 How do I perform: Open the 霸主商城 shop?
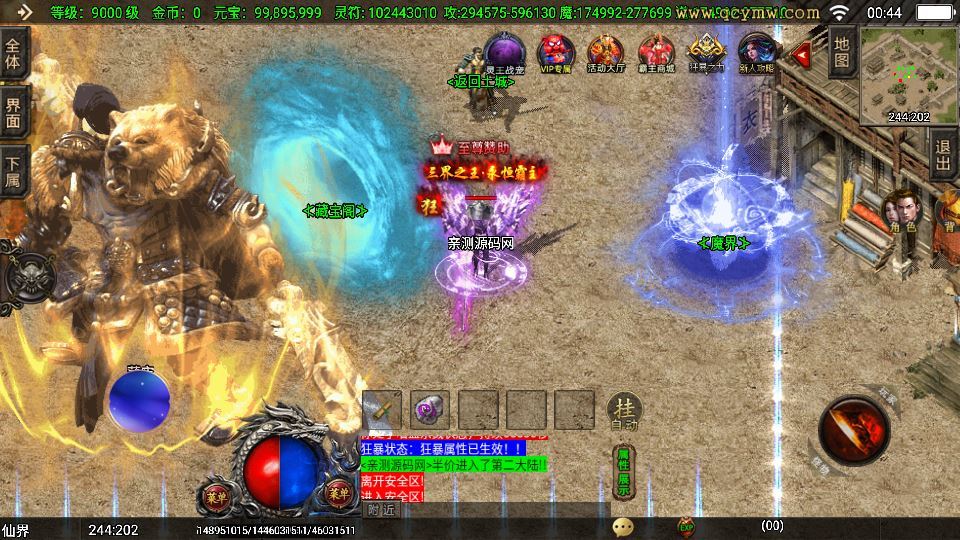pyautogui.click(x=656, y=51)
